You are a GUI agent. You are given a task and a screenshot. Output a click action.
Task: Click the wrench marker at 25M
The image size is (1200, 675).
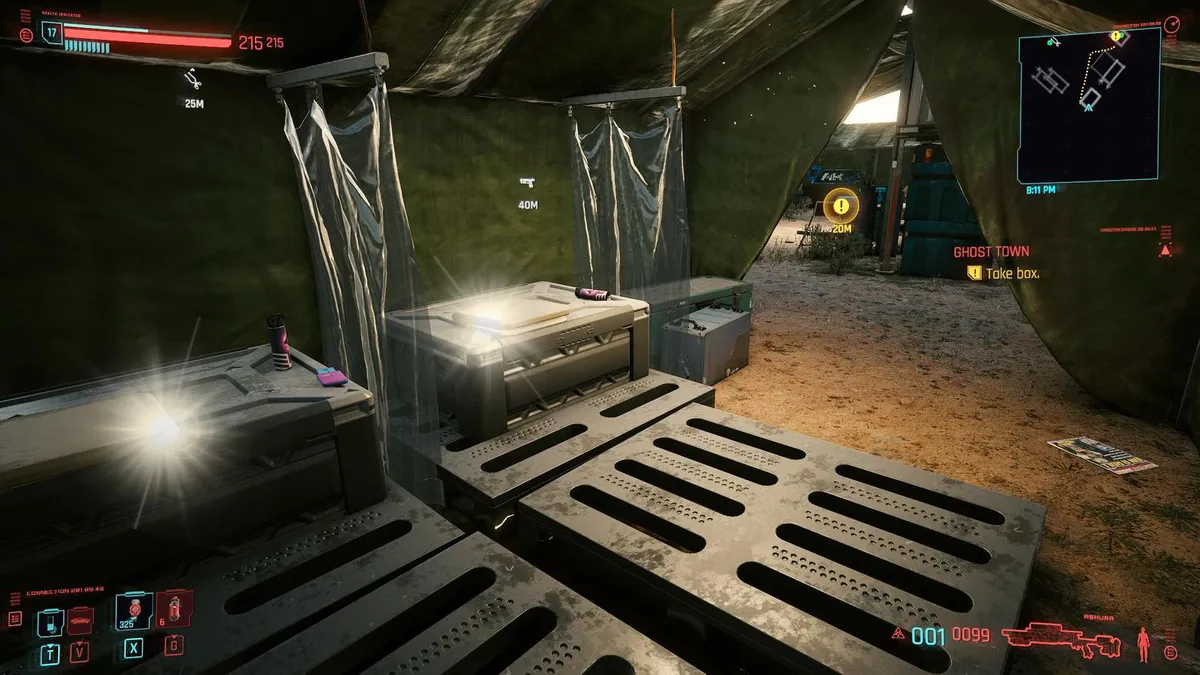[193, 80]
